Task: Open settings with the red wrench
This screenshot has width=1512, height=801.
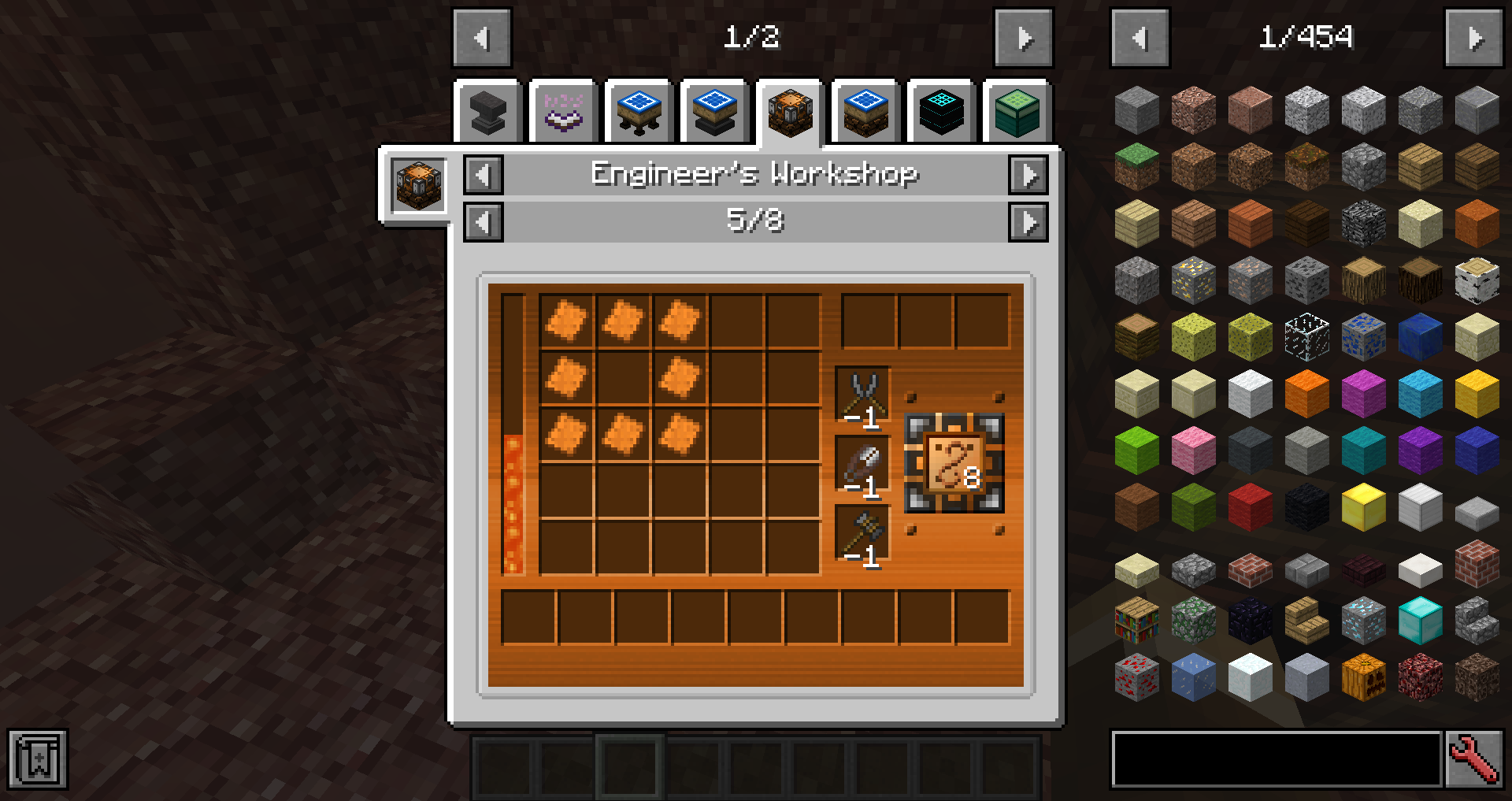Action: pos(1474,759)
